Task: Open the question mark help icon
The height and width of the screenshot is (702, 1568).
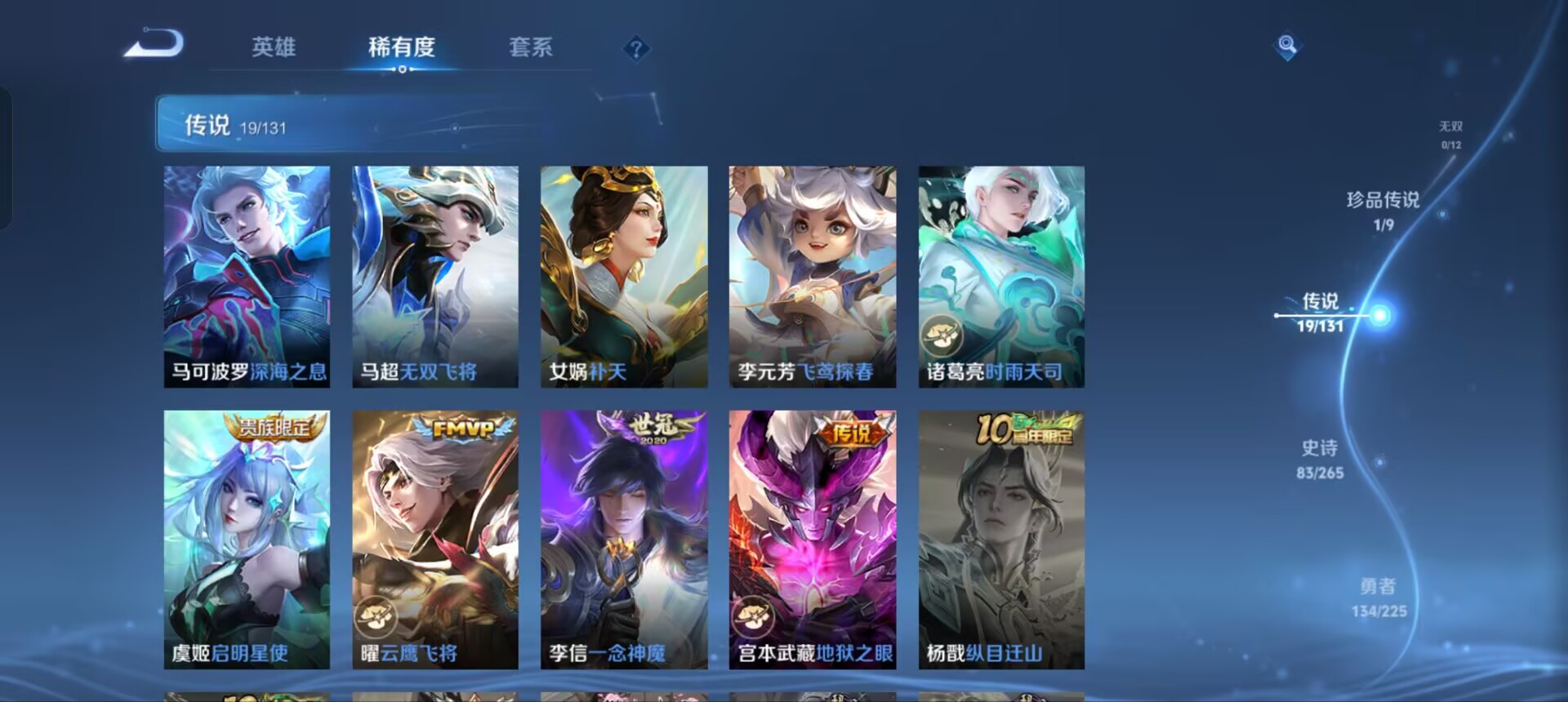Action: point(635,49)
